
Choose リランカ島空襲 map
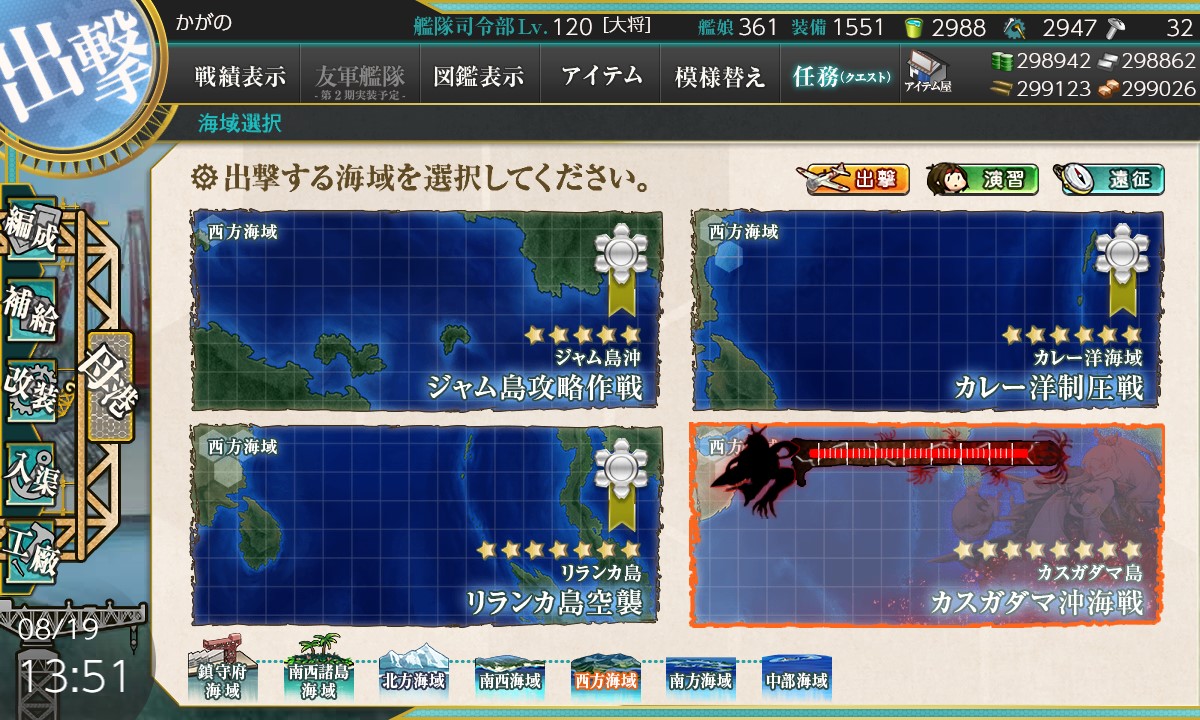click(x=425, y=525)
